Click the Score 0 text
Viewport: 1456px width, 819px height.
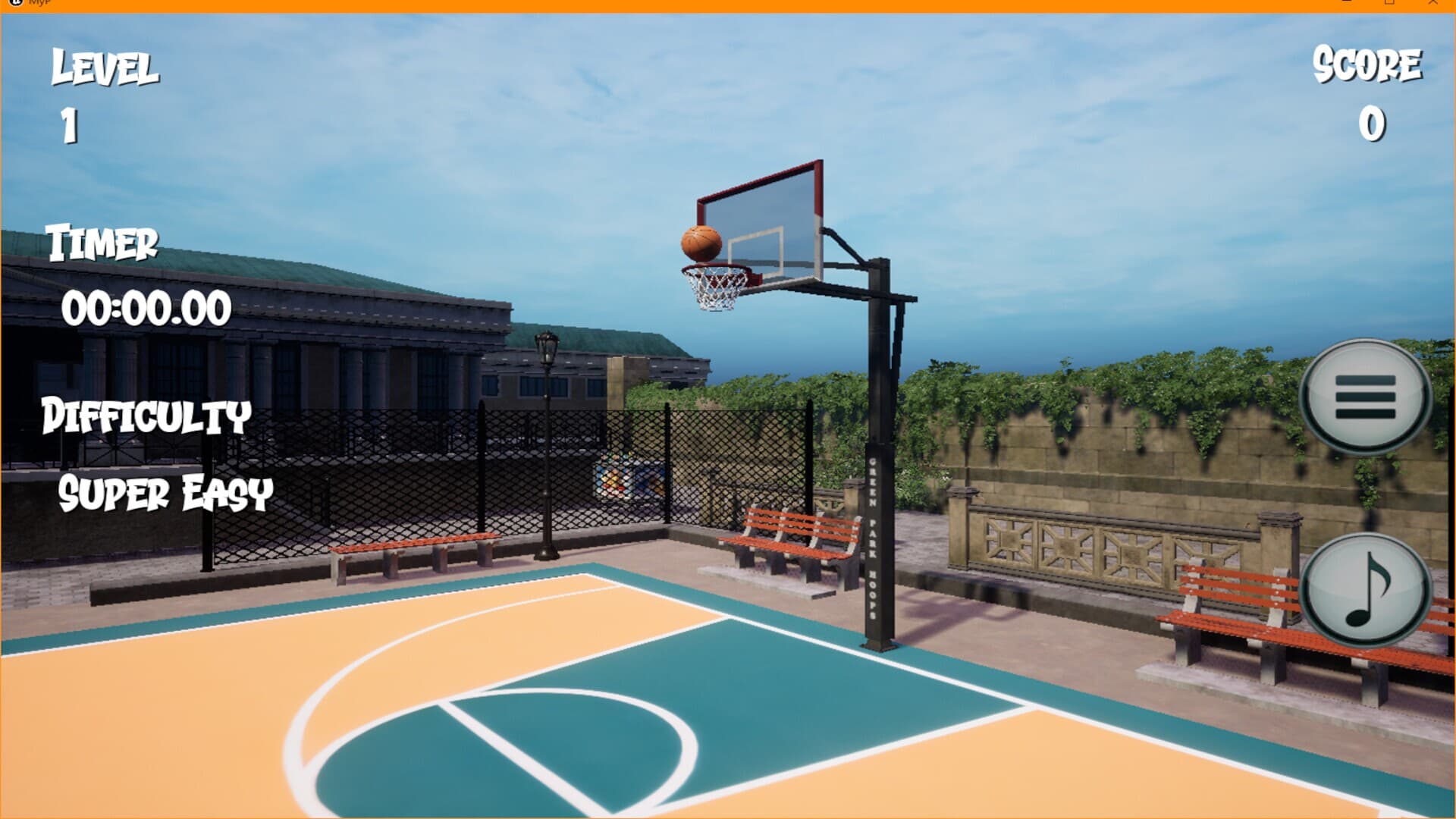pos(1373,121)
